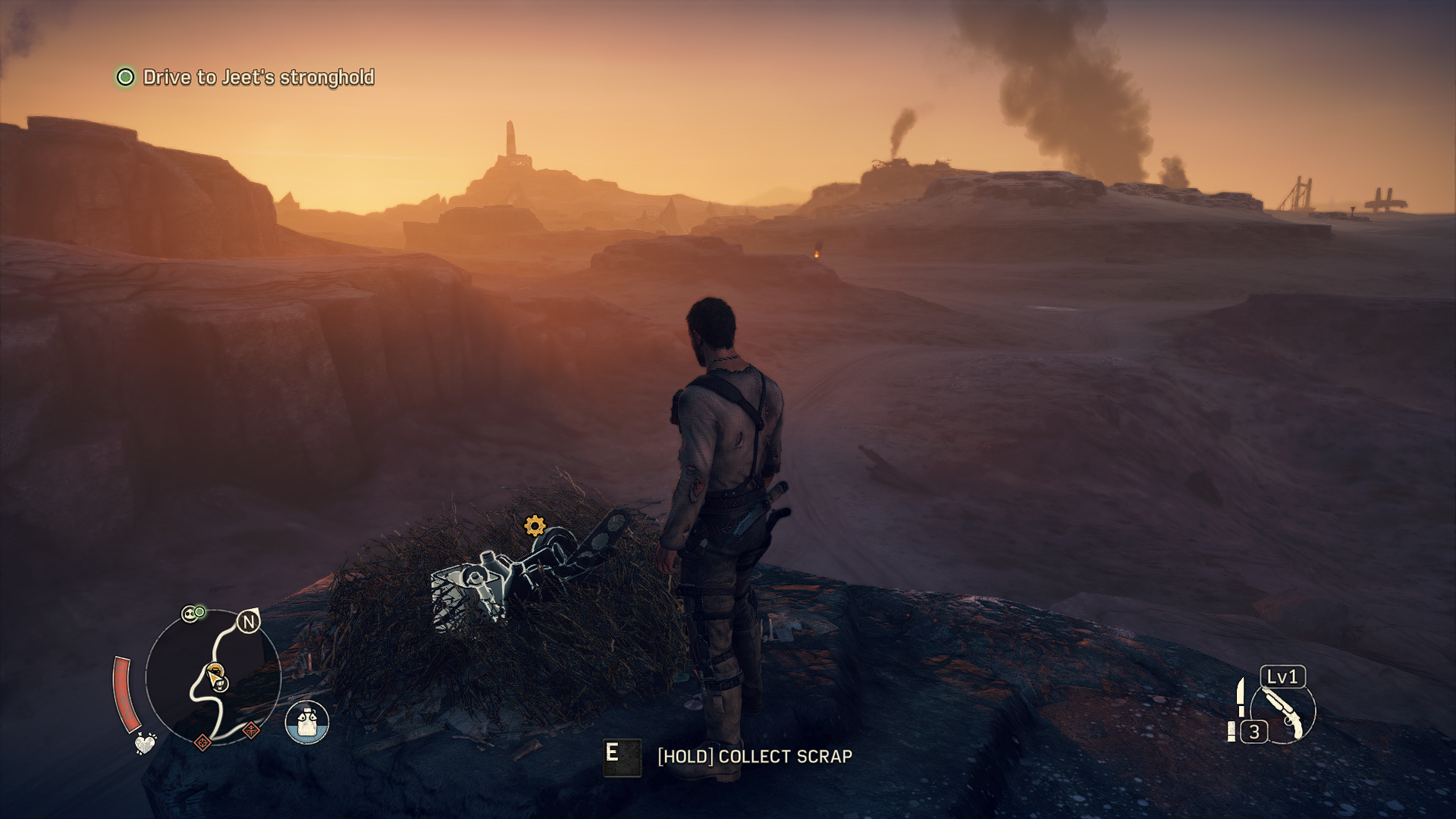The width and height of the screenshot is (1456, 819).
Task: Click the water canteen icon
Action: pos(307,721)
